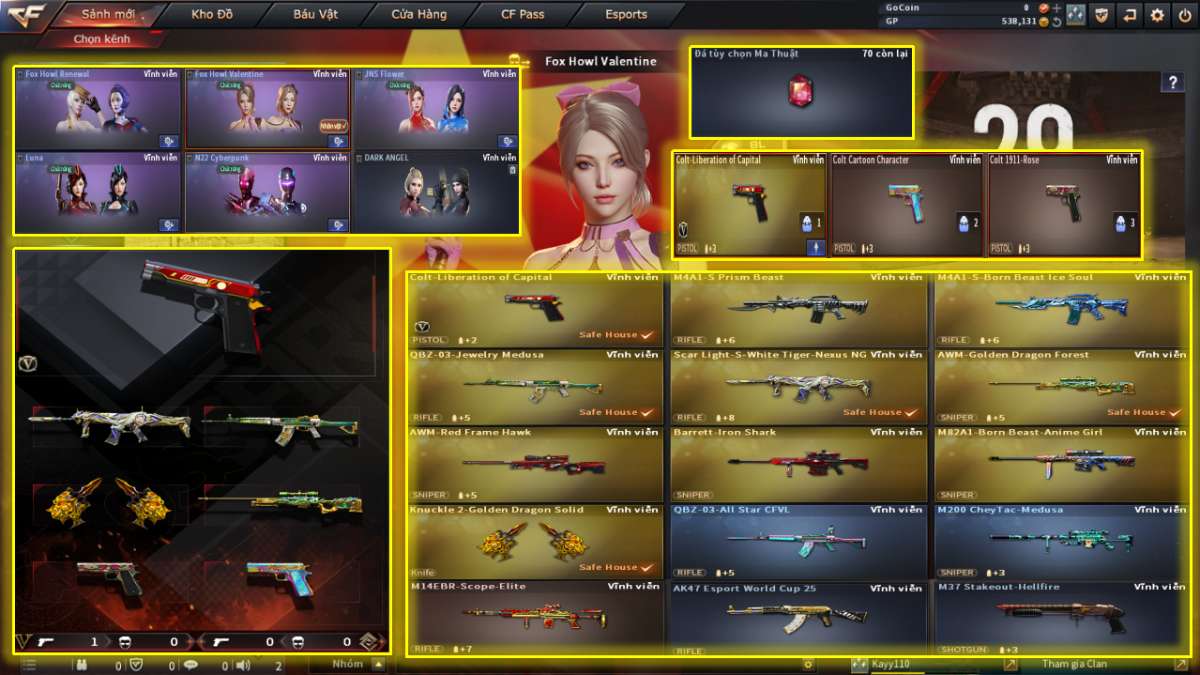Choose the JNS Flower character card
Screen dimensions: 1200x675
pos(436,109)
